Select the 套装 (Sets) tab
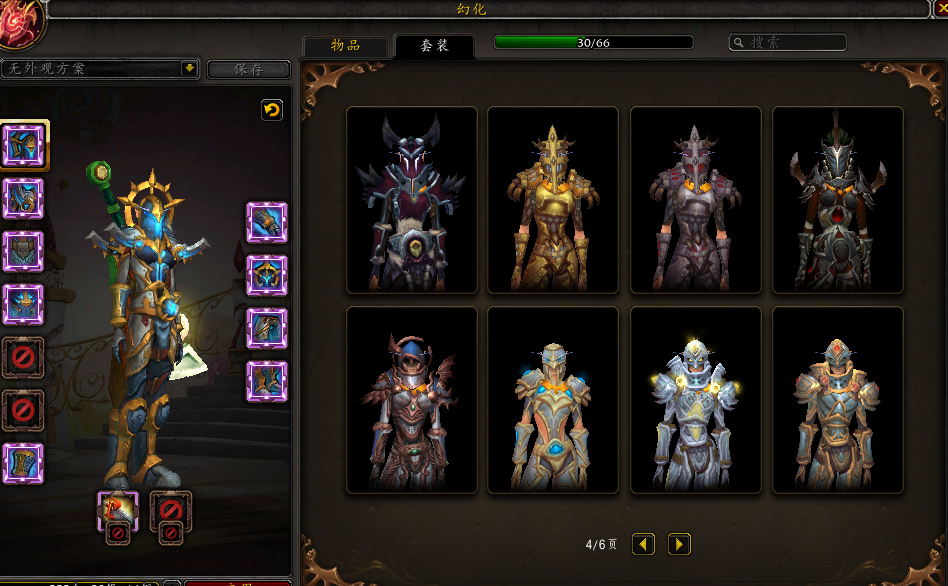The image size is (948, 586). tap(434, 46)
